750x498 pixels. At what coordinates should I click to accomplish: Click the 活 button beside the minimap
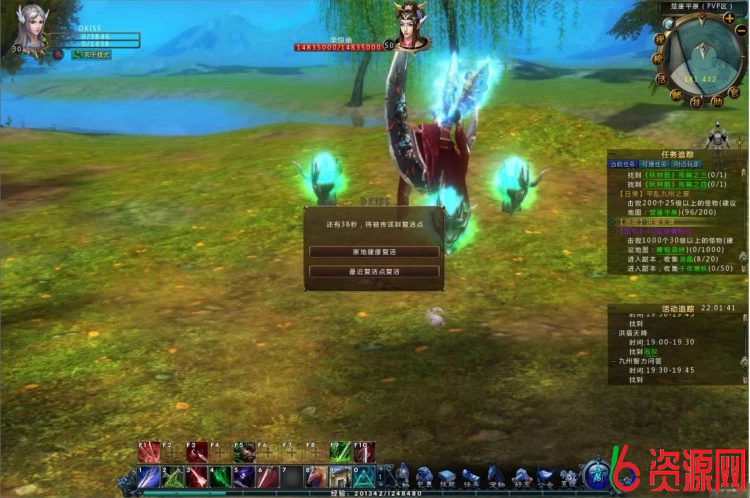click(661, 78)
